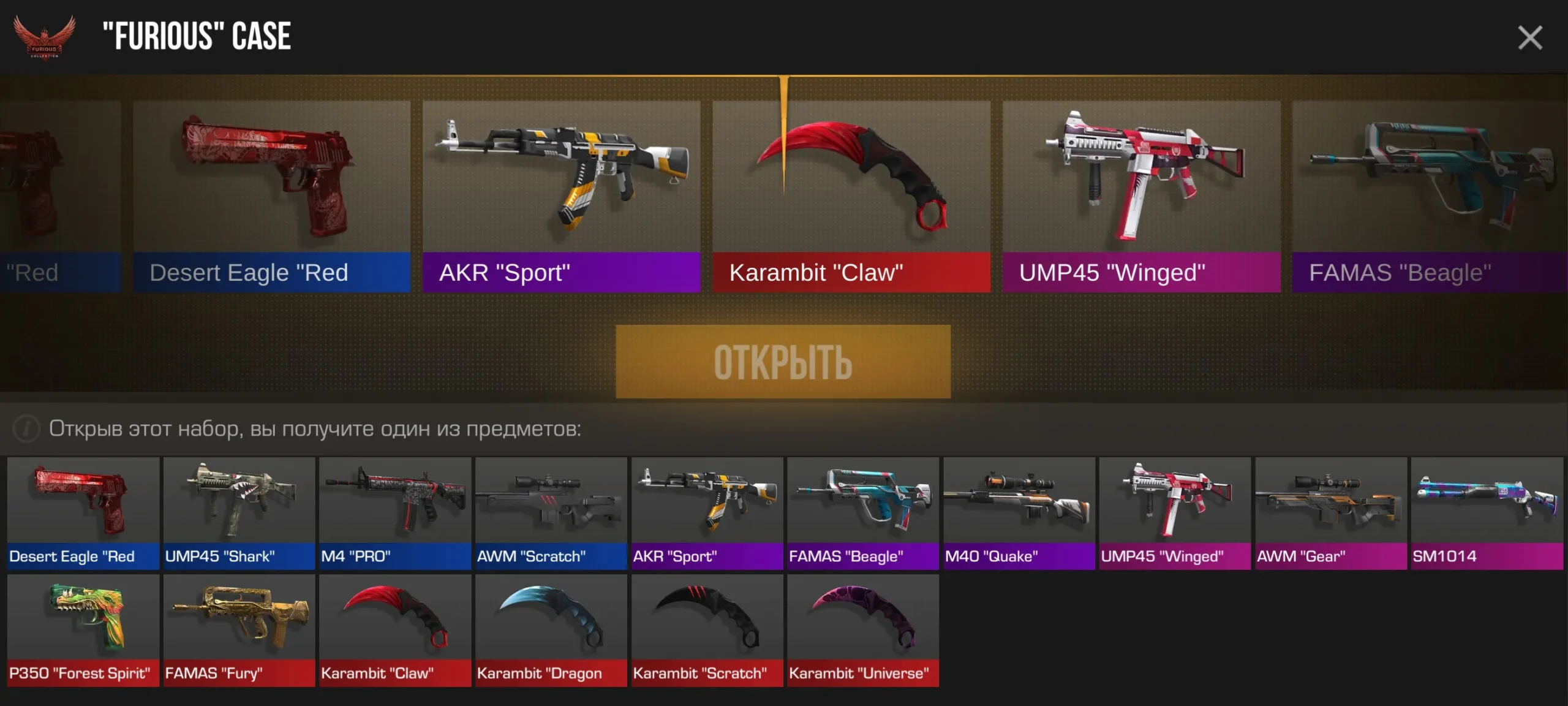Choose the AWM "Gear" item tile

pos(1330,513)
